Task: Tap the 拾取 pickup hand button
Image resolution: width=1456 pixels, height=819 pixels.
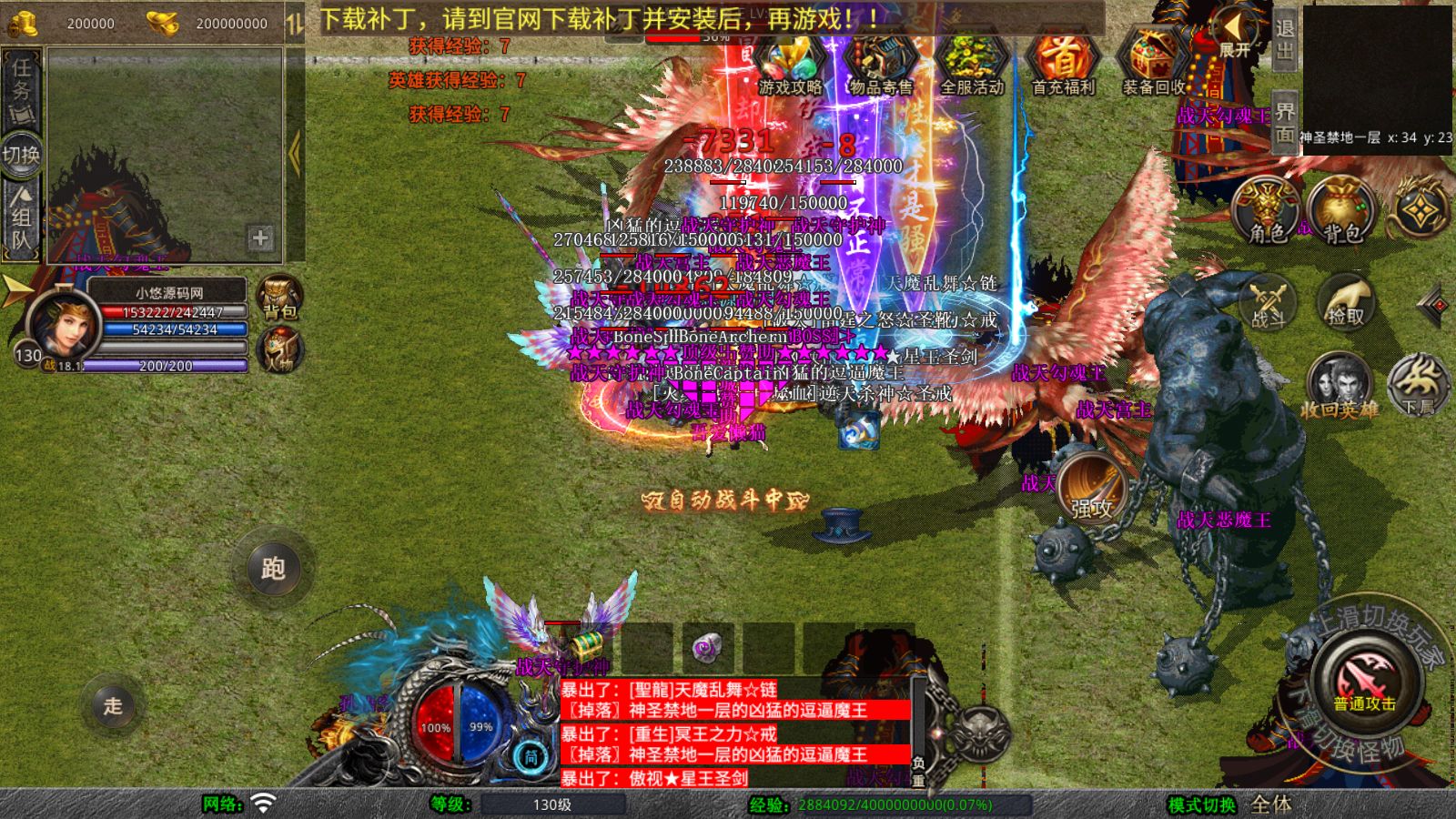Action: [1345, 301]
